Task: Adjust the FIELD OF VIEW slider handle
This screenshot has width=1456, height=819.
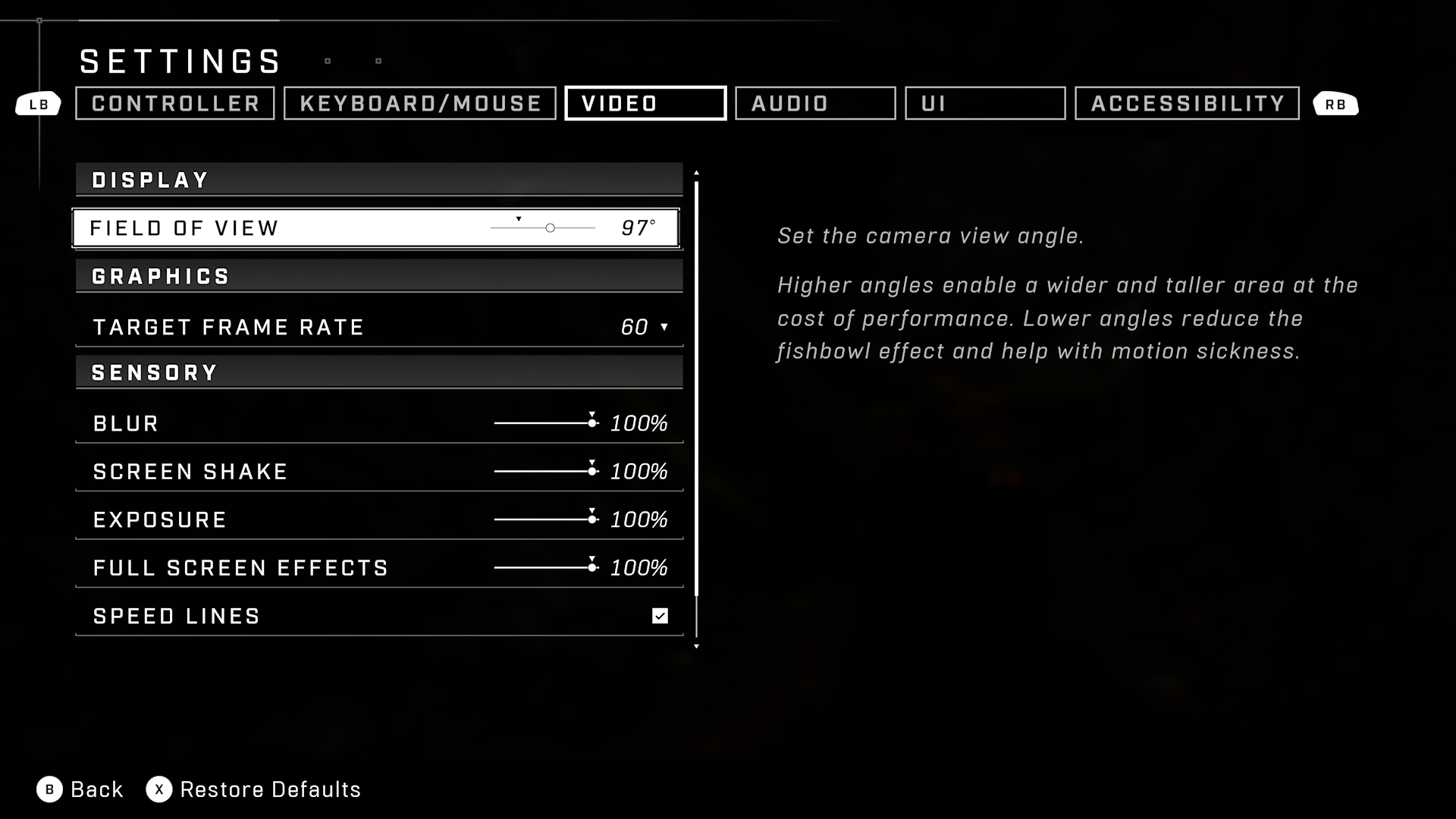Action: tap(549, 227)
